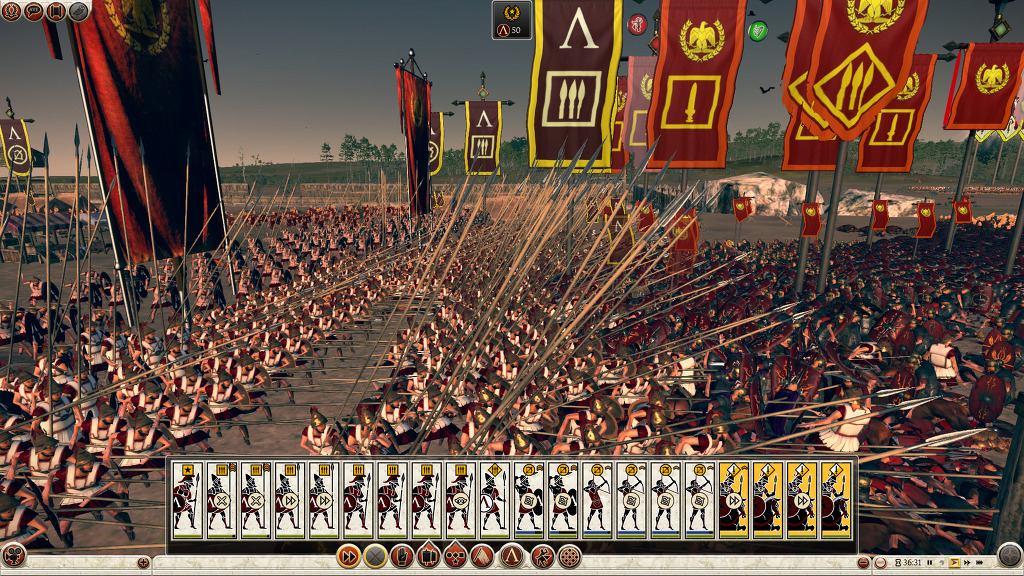Set battle speed to fastest
The image size is (1024, 576).
tap(977, 563)
